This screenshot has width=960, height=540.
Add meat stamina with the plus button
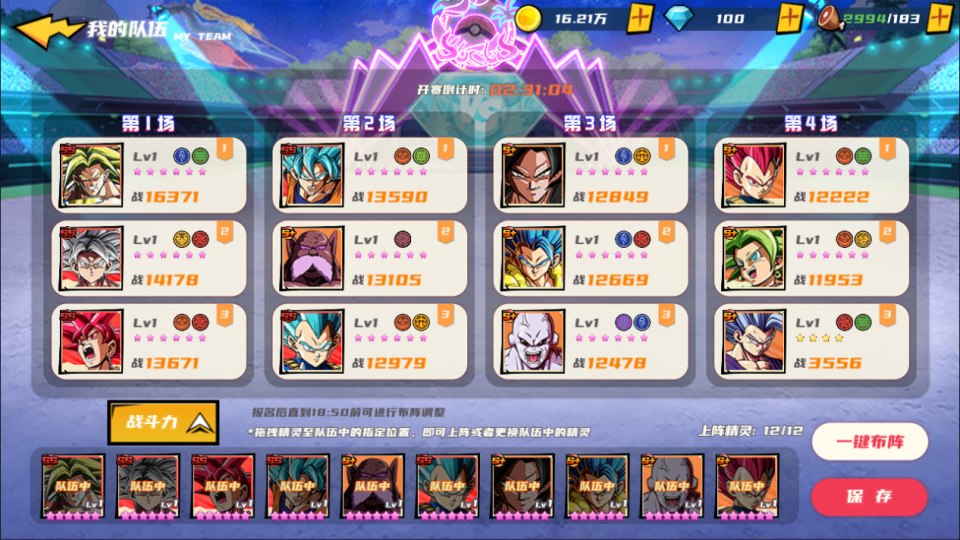pos(939,18)
